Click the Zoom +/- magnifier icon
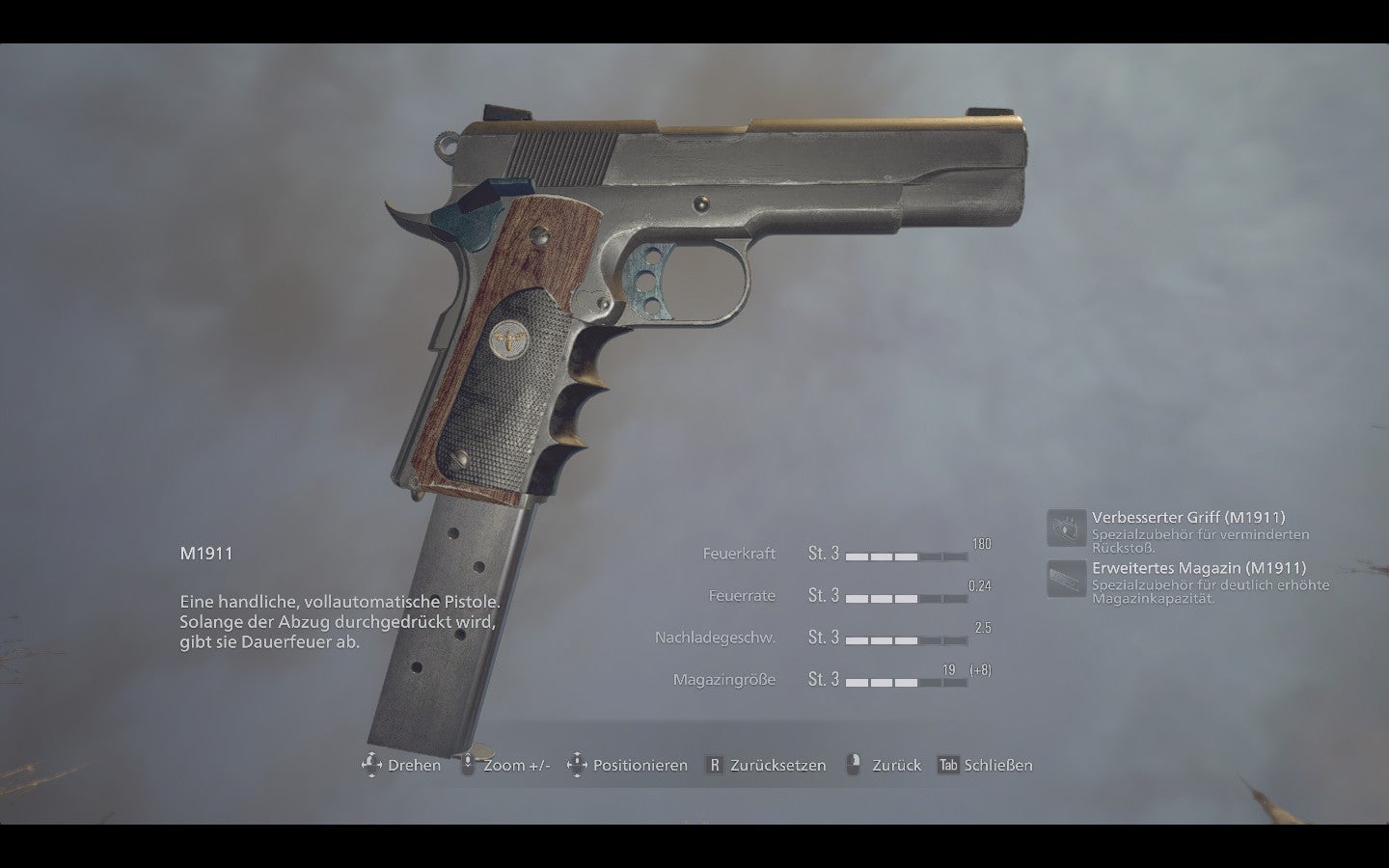The image size is (1389, 868). coord(468,765)
